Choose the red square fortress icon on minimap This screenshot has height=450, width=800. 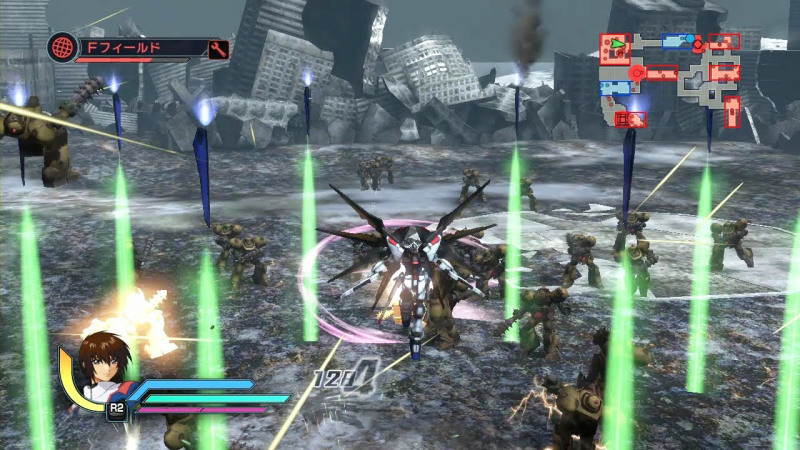click(x=621, y=119)
